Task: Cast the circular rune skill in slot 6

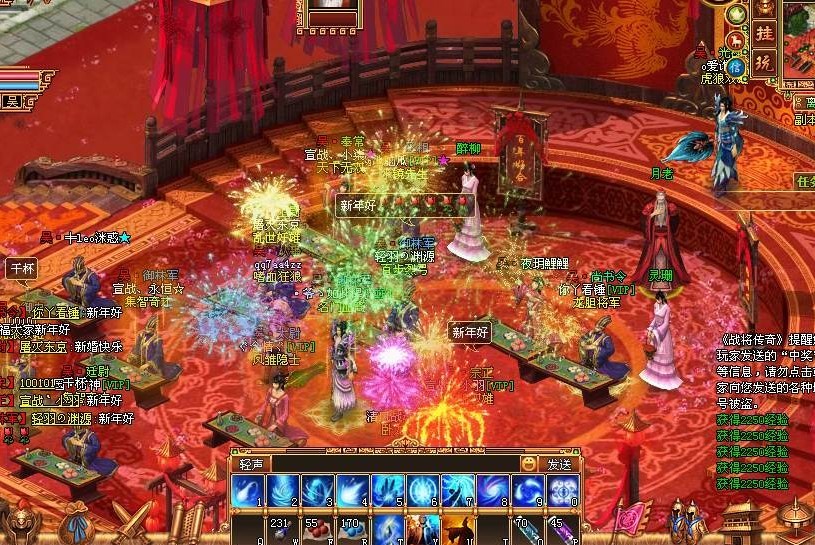Action: pos(422,491)
